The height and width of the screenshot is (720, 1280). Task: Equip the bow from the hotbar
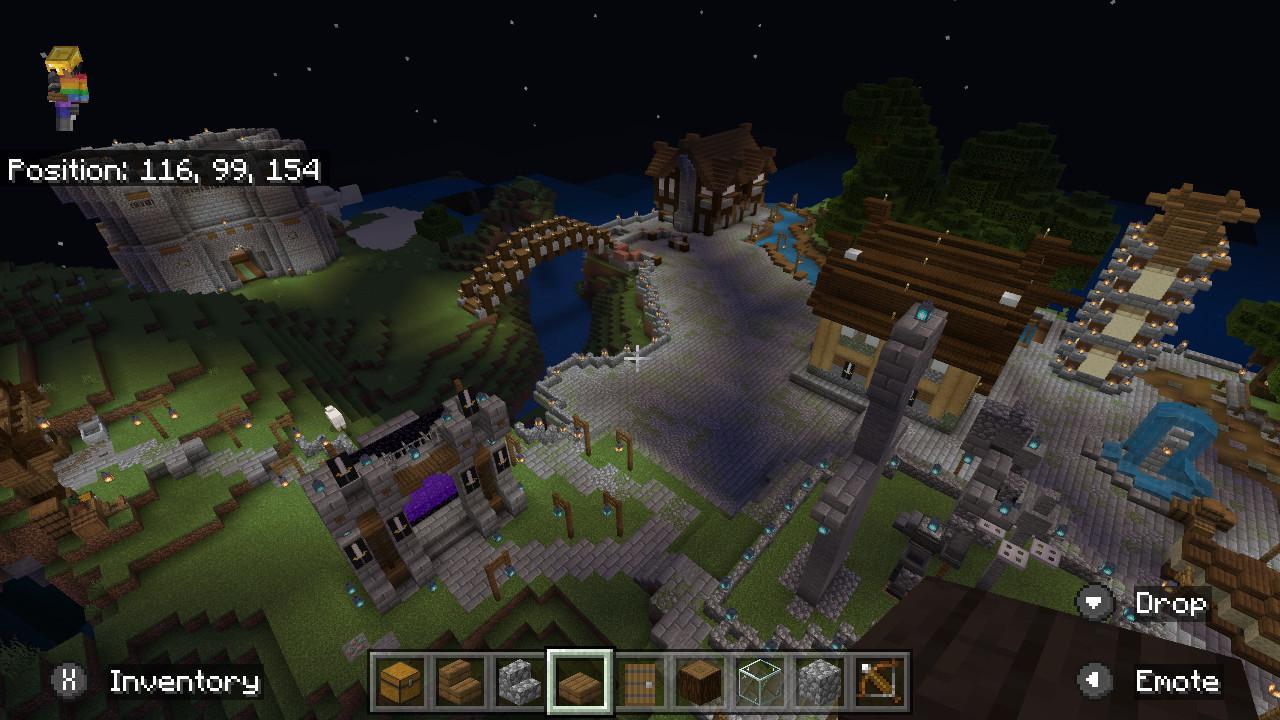pos(880,682)
